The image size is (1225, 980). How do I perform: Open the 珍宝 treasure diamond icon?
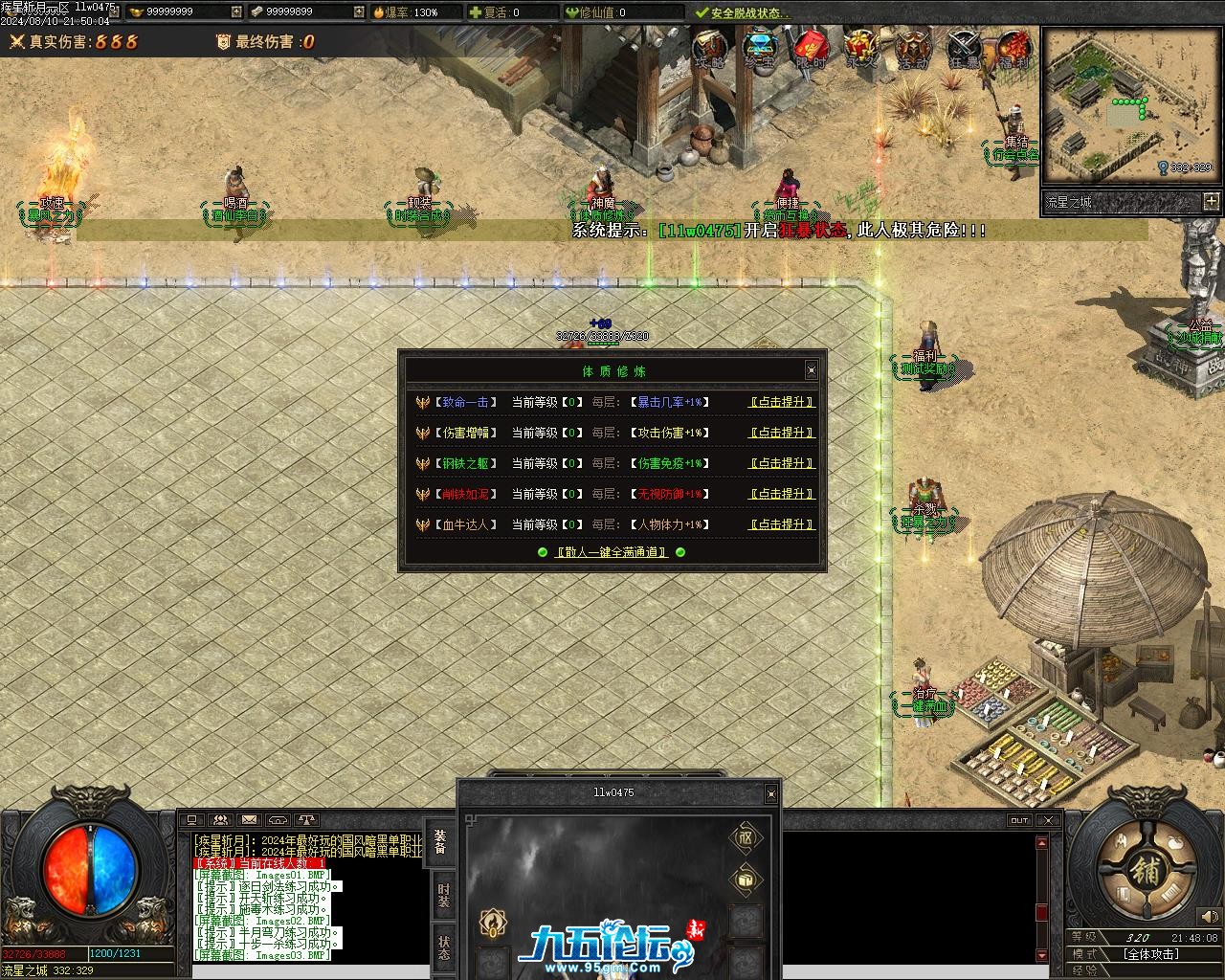760,48
